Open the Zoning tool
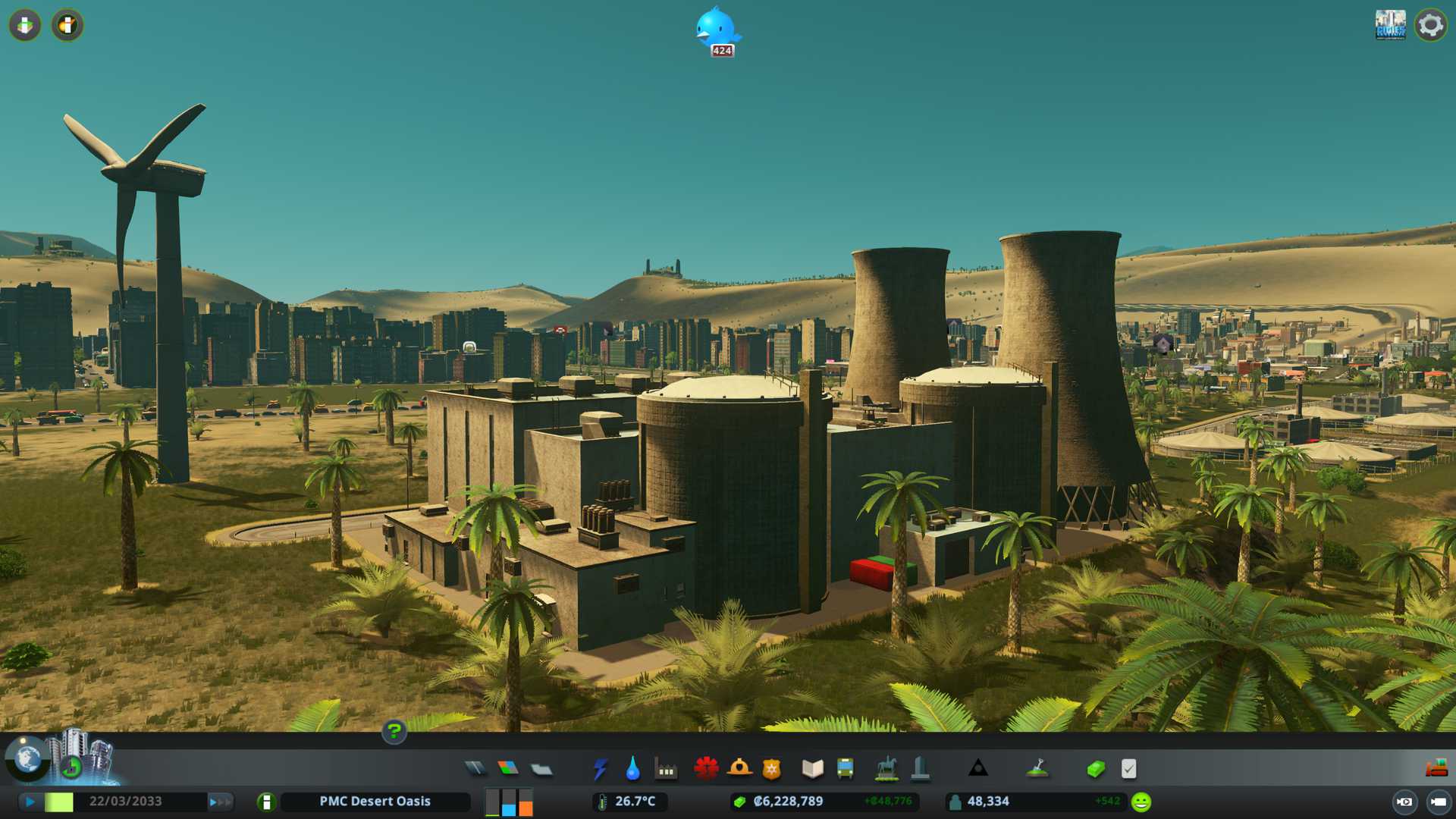 click(508, 769)
